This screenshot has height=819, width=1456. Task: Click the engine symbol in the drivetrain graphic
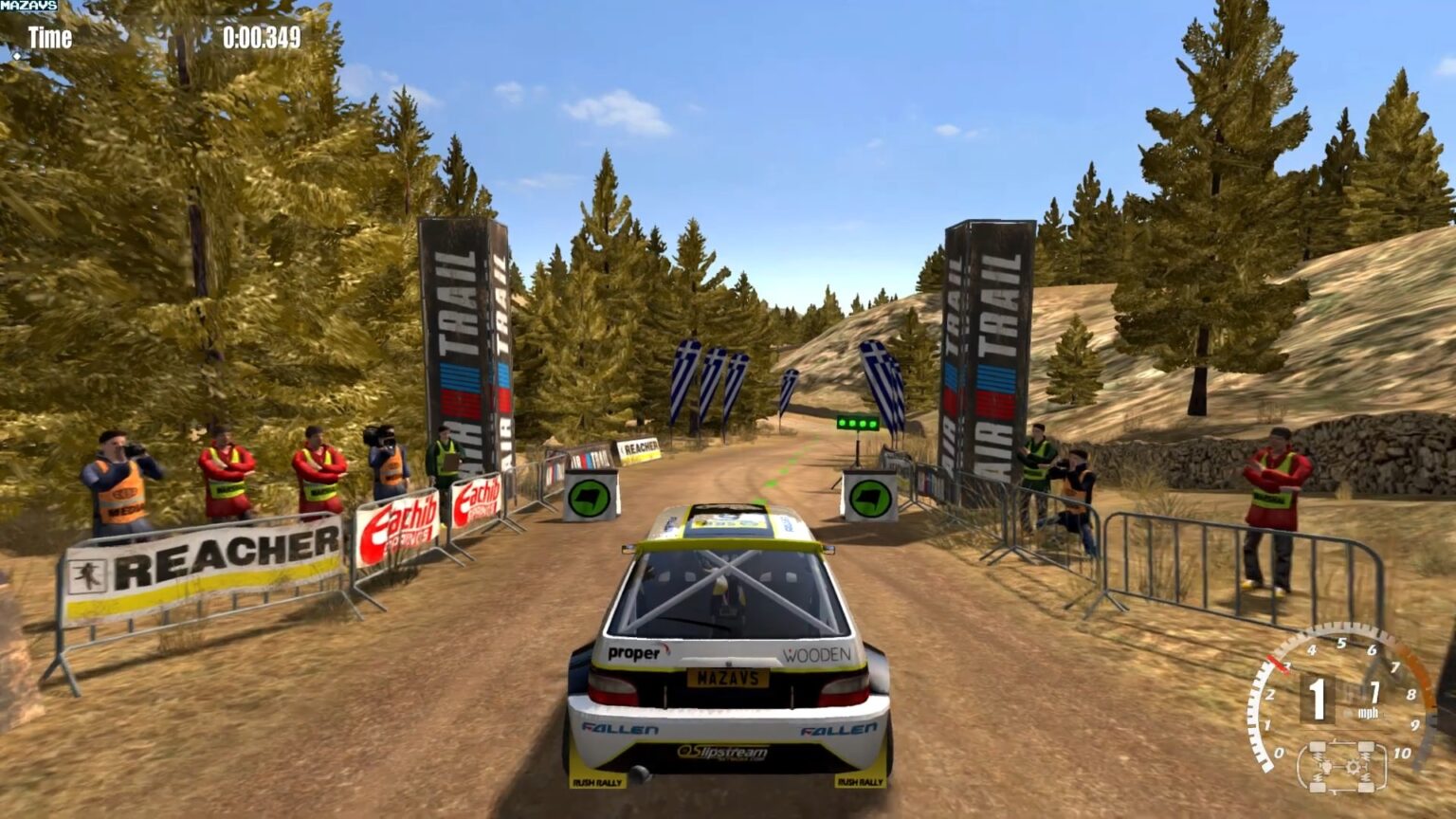[x=1326, y=764]
